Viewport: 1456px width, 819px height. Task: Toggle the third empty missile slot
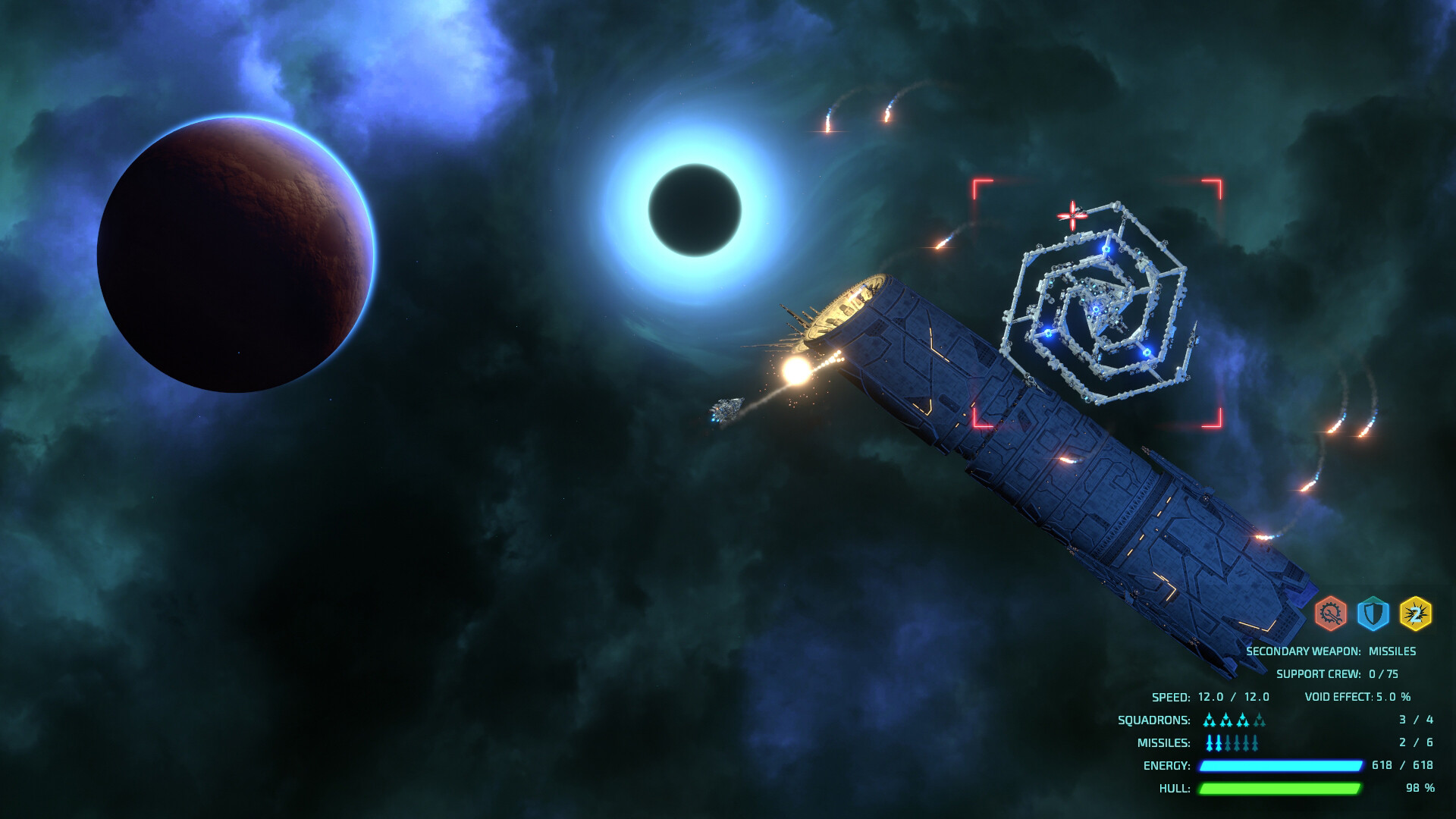[1228, 743]
